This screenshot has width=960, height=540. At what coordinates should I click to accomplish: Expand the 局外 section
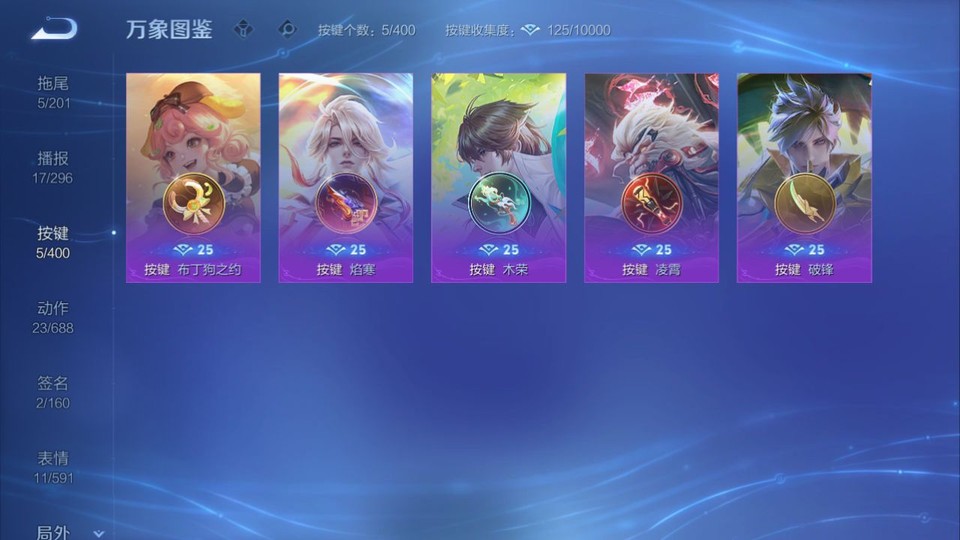click(68, 533)
